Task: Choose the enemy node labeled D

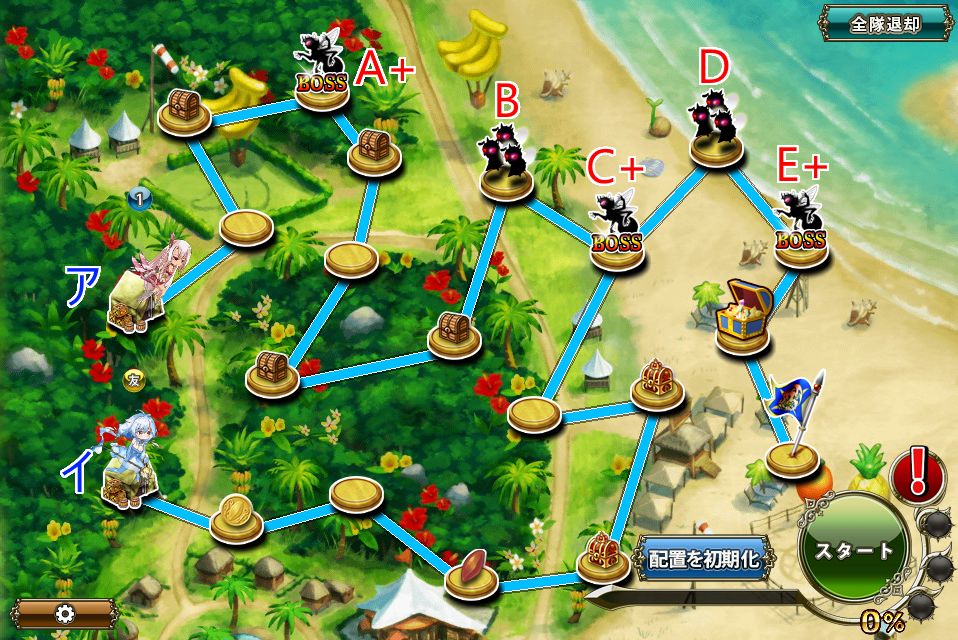Action: [x=716, y=130]
